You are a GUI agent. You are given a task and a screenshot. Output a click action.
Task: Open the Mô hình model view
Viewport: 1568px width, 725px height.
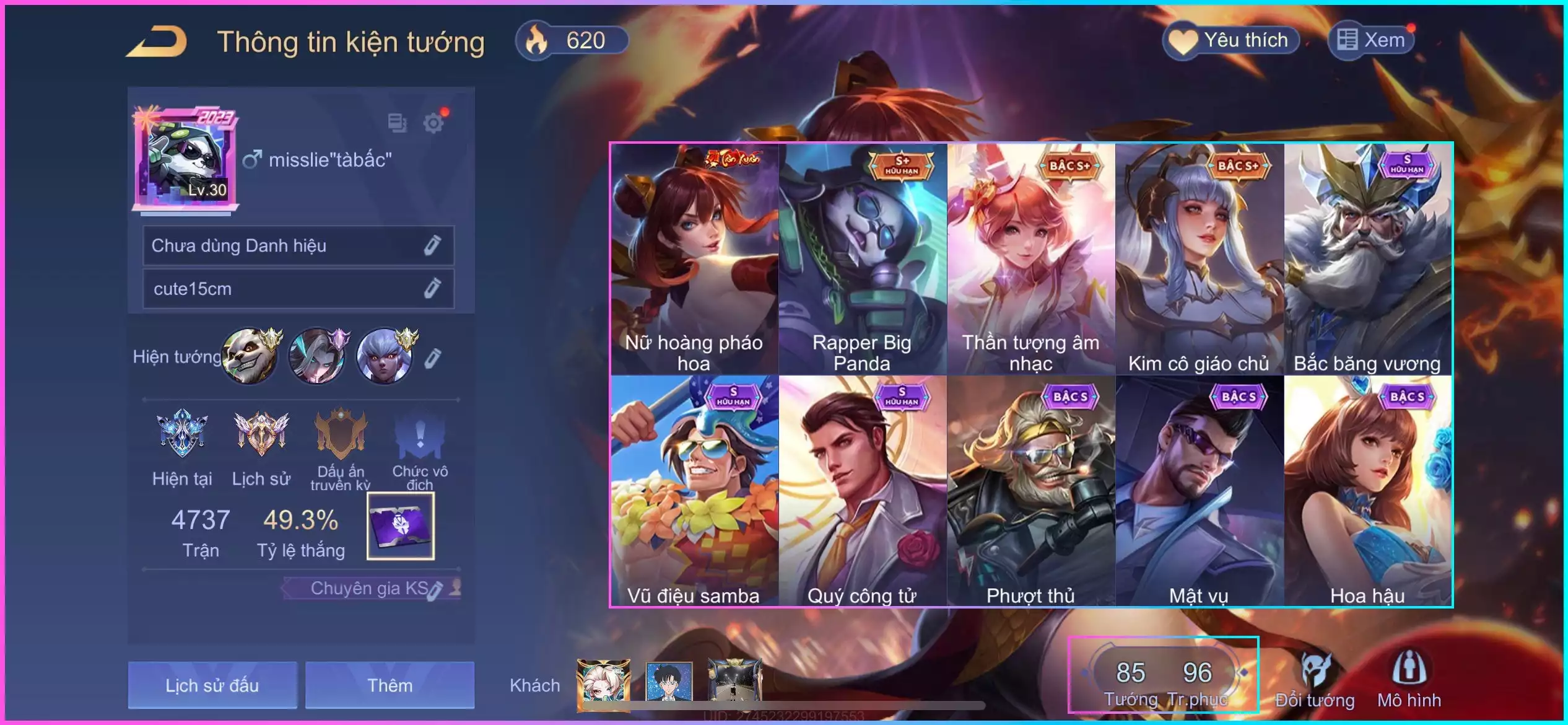[x=1409, y=680]
